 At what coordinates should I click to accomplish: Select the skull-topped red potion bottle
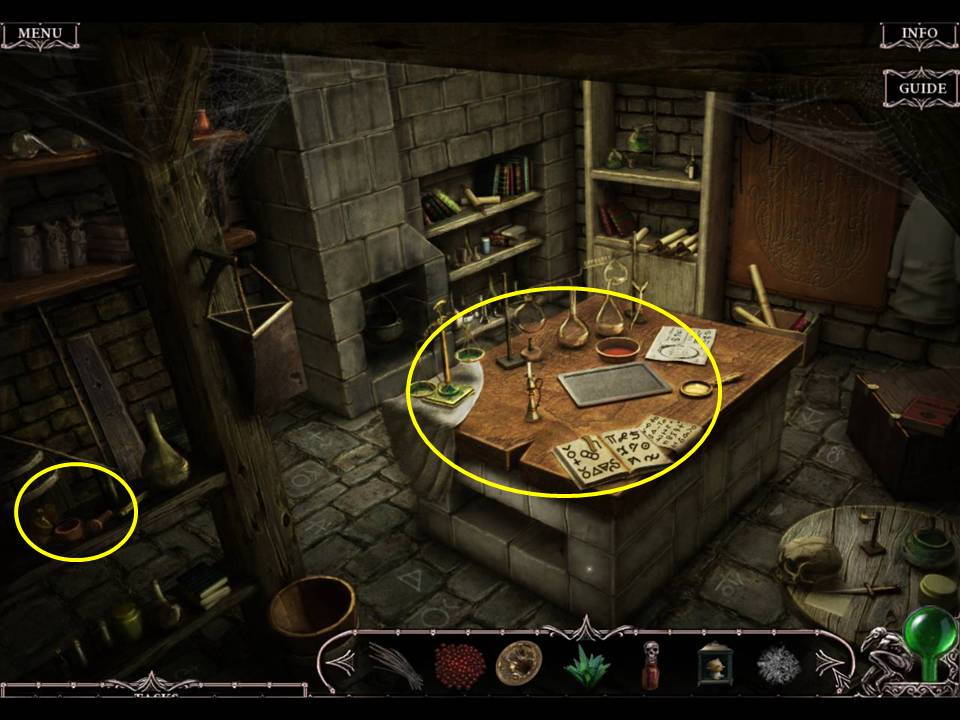point(651,663)
